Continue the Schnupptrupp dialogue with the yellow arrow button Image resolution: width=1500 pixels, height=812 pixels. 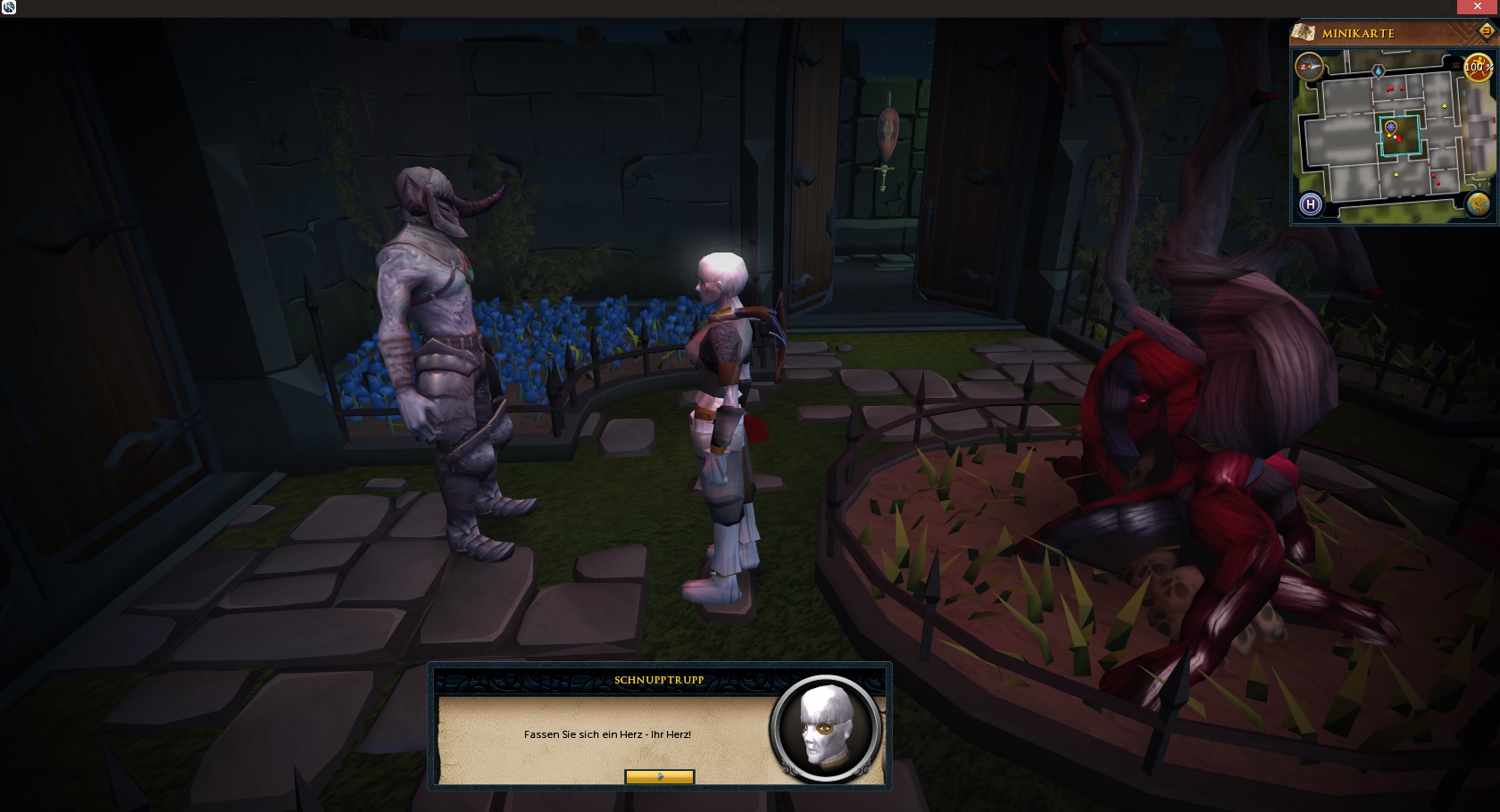coord(659,777)
